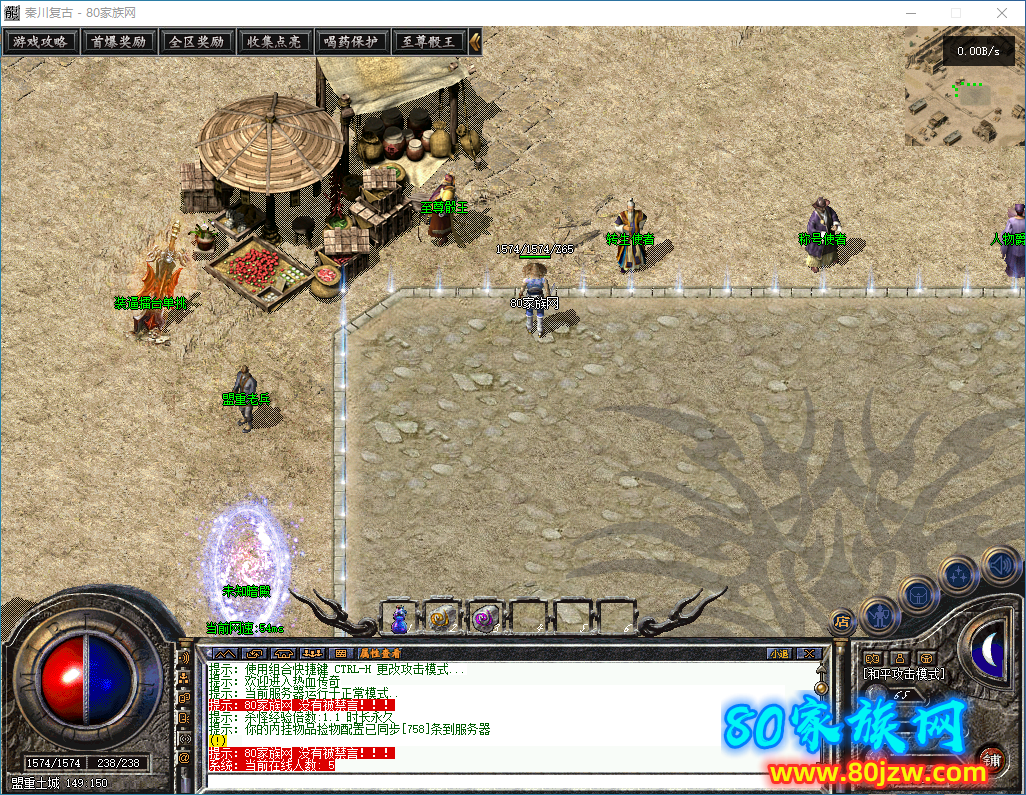Viewport: 1026px width, 795px height.
Task: Open the 首爆奖励 first-drop rewards
Action: [118, 42]
